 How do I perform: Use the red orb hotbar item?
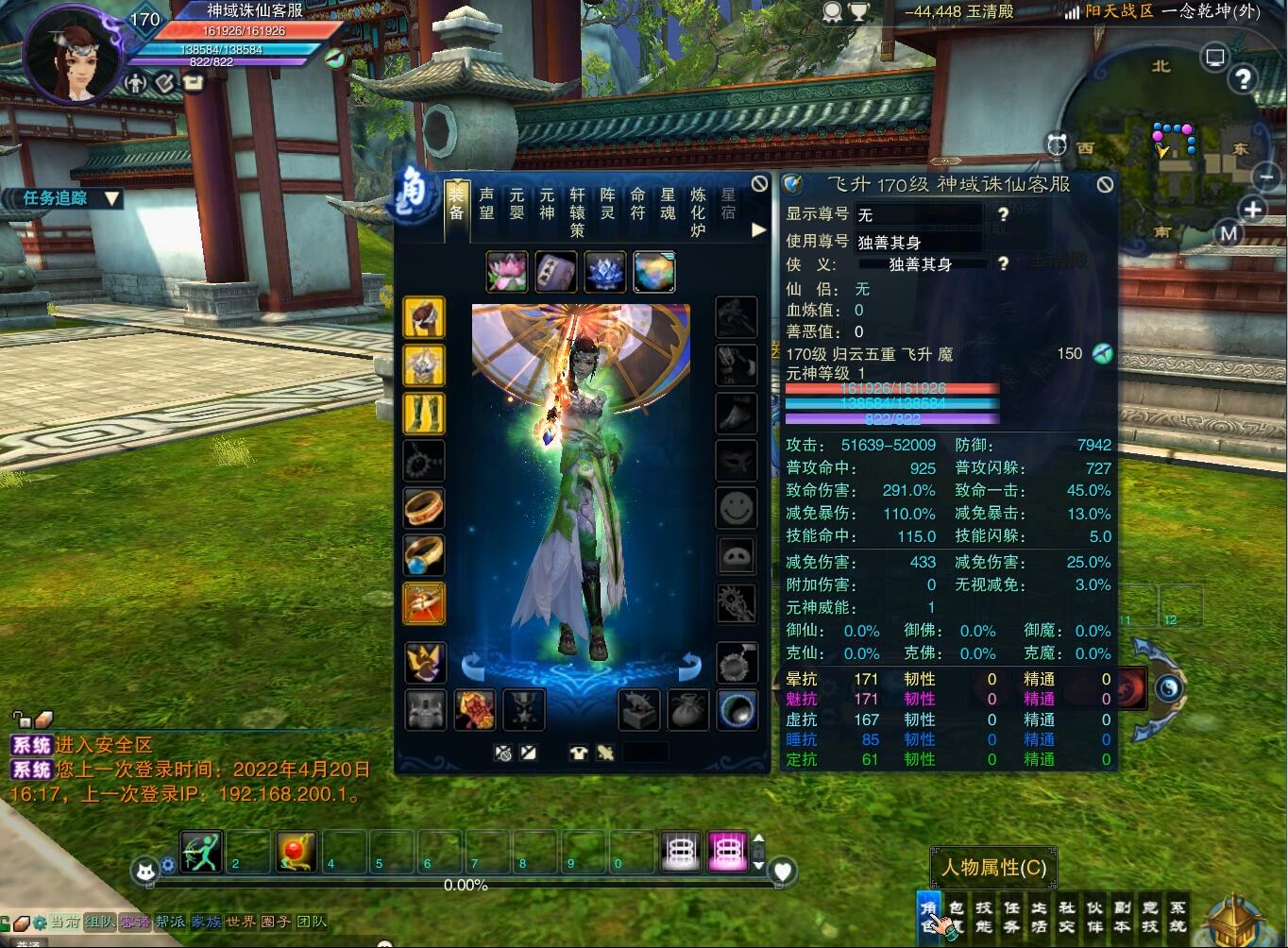tap(297, 852)
